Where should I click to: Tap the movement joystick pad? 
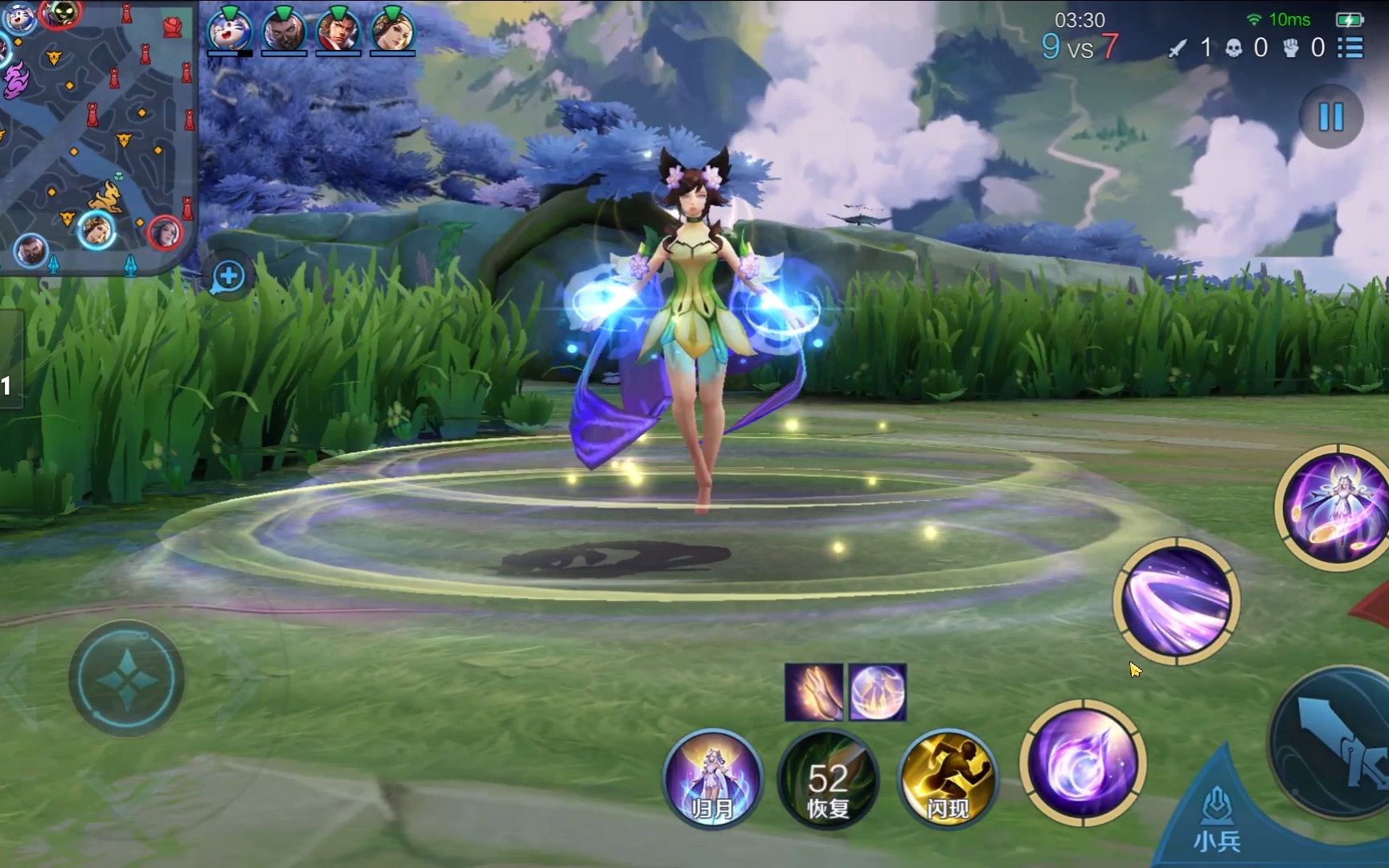click(126, 679)
